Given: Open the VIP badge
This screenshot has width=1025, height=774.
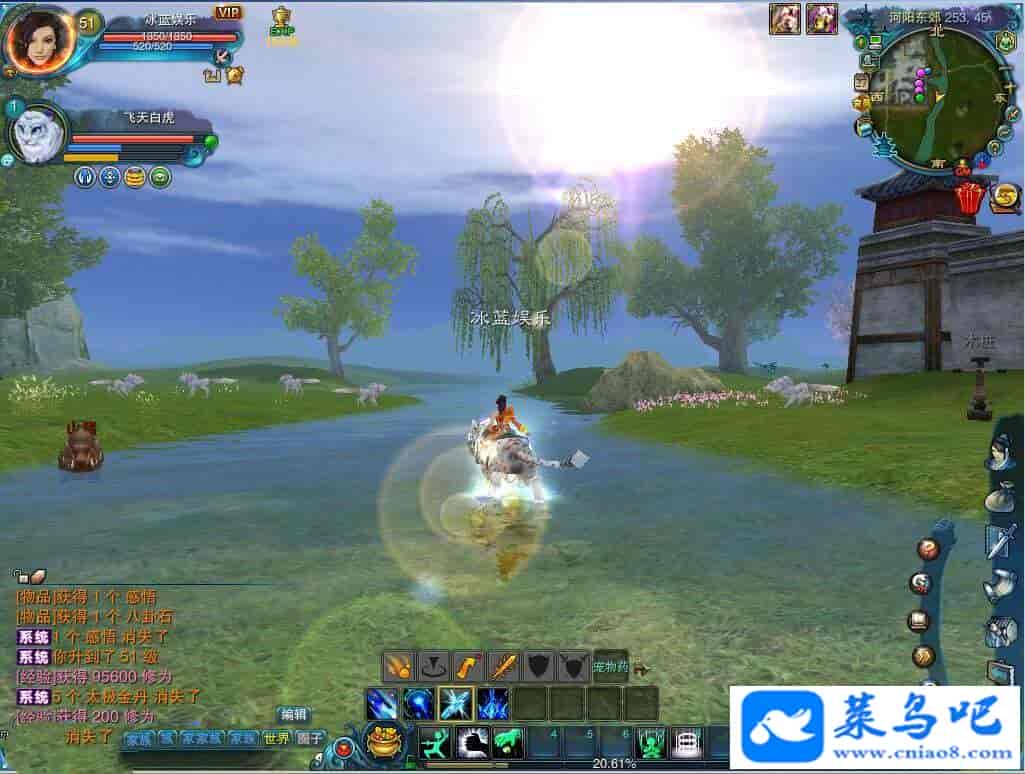Looking at the screenshot, I should click(229, 13).
